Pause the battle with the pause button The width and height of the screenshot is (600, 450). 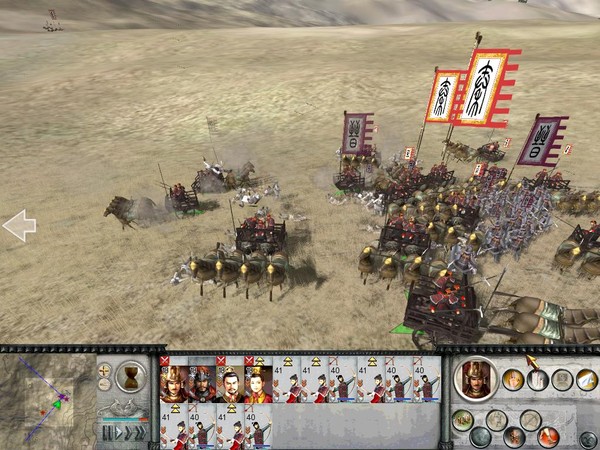click(106, 433)
